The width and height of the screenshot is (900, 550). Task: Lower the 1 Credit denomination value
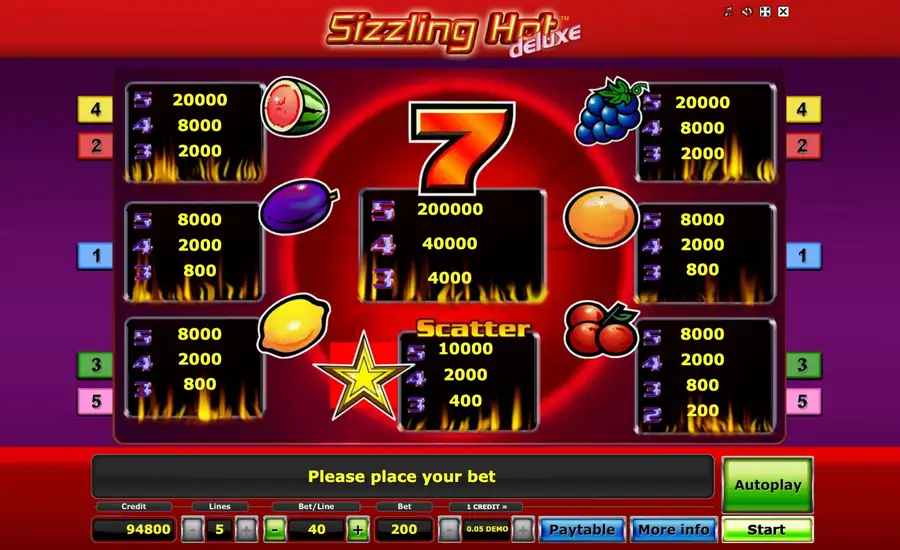[x=449, y=529]
